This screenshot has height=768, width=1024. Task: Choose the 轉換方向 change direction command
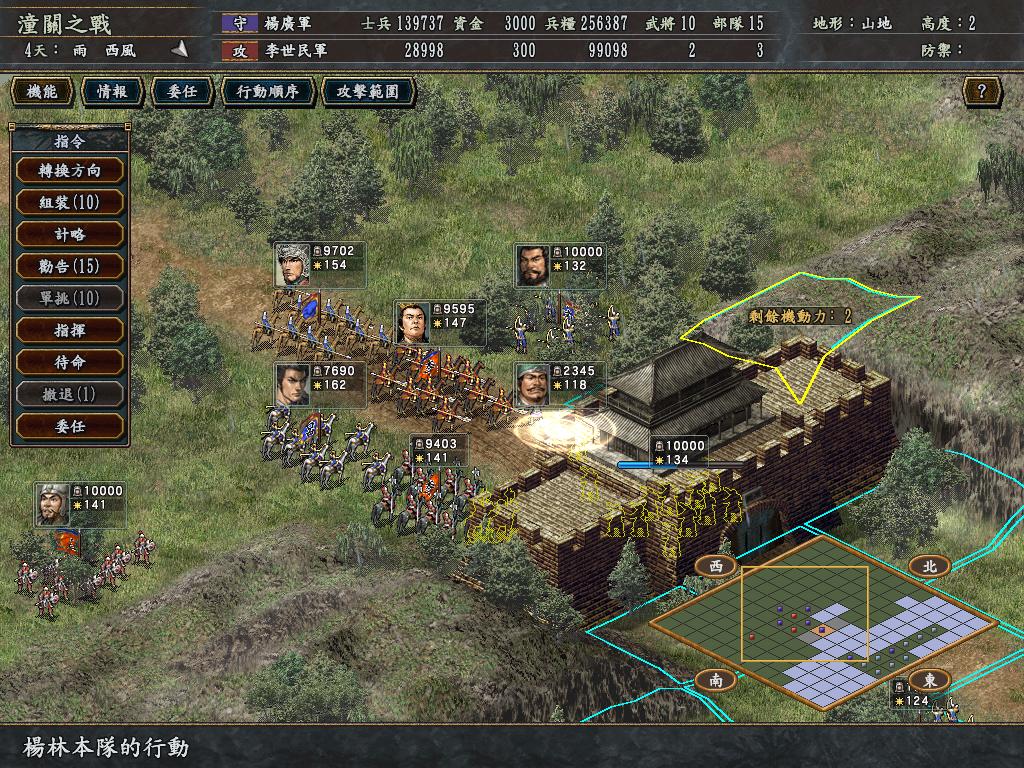pos(69,170)
